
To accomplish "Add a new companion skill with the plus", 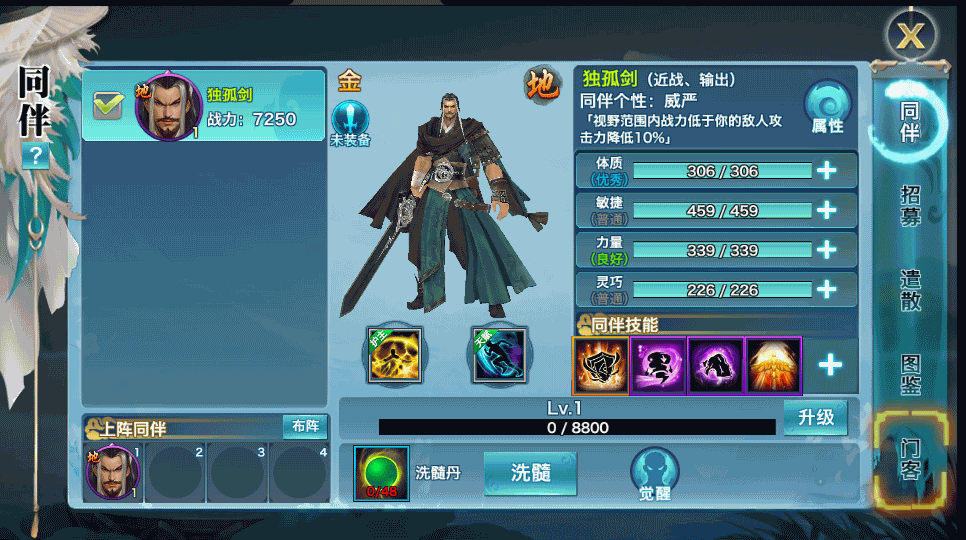I will pos(830,365).
